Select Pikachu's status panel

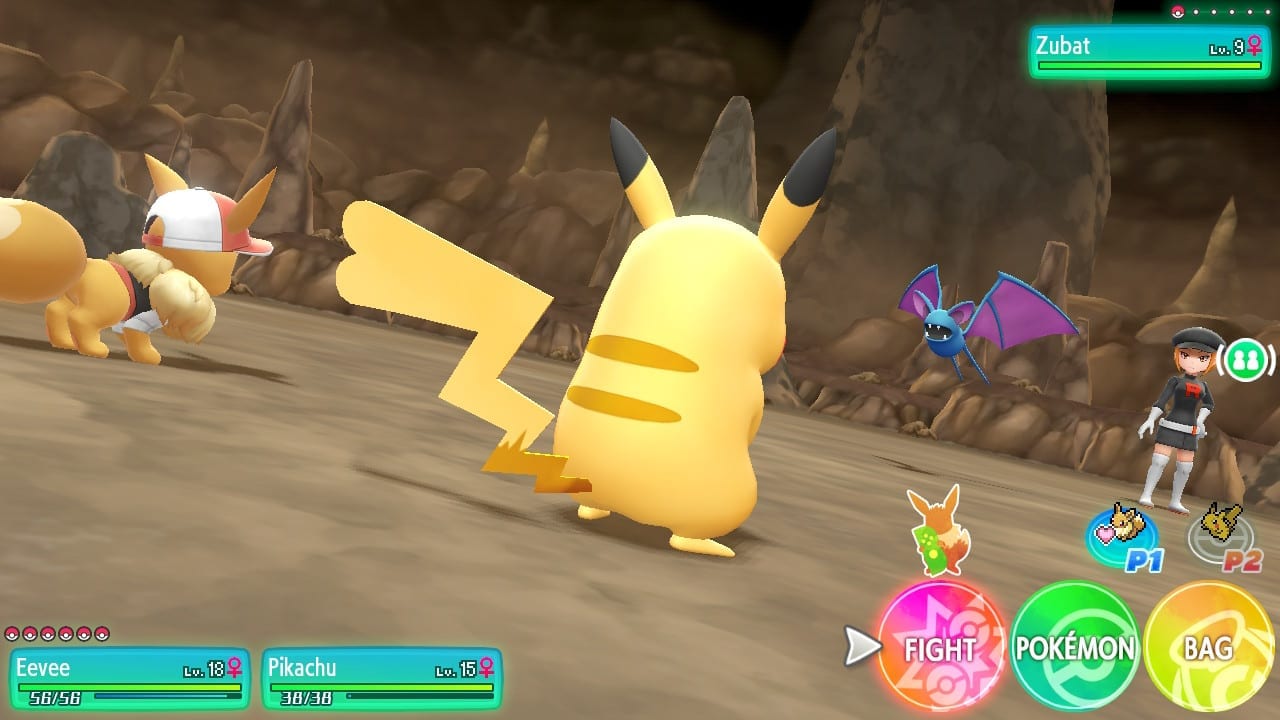(x=381, y=677)
